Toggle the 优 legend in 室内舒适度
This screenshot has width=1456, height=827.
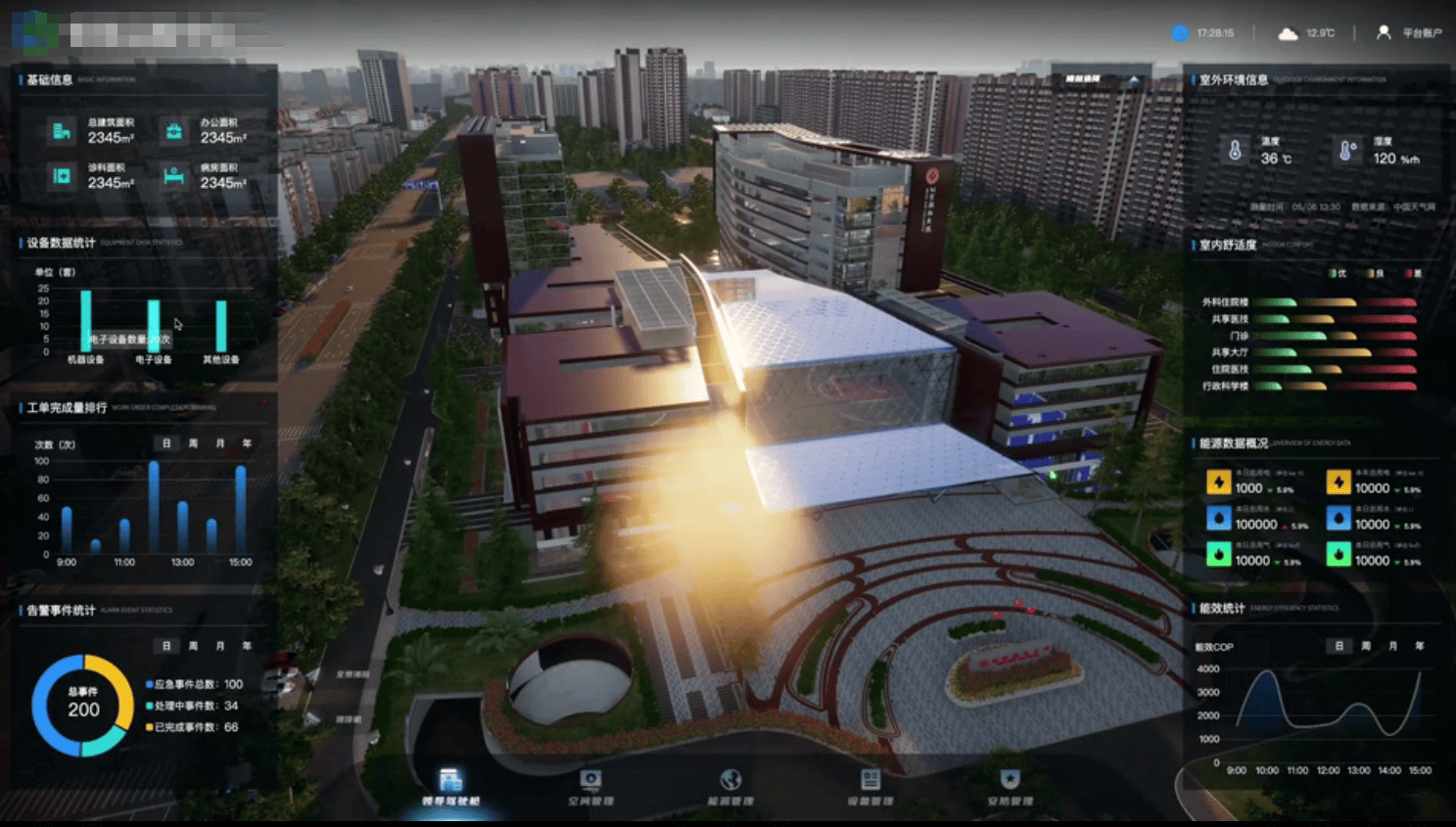pyautogui.click(x=1336, y=274)
